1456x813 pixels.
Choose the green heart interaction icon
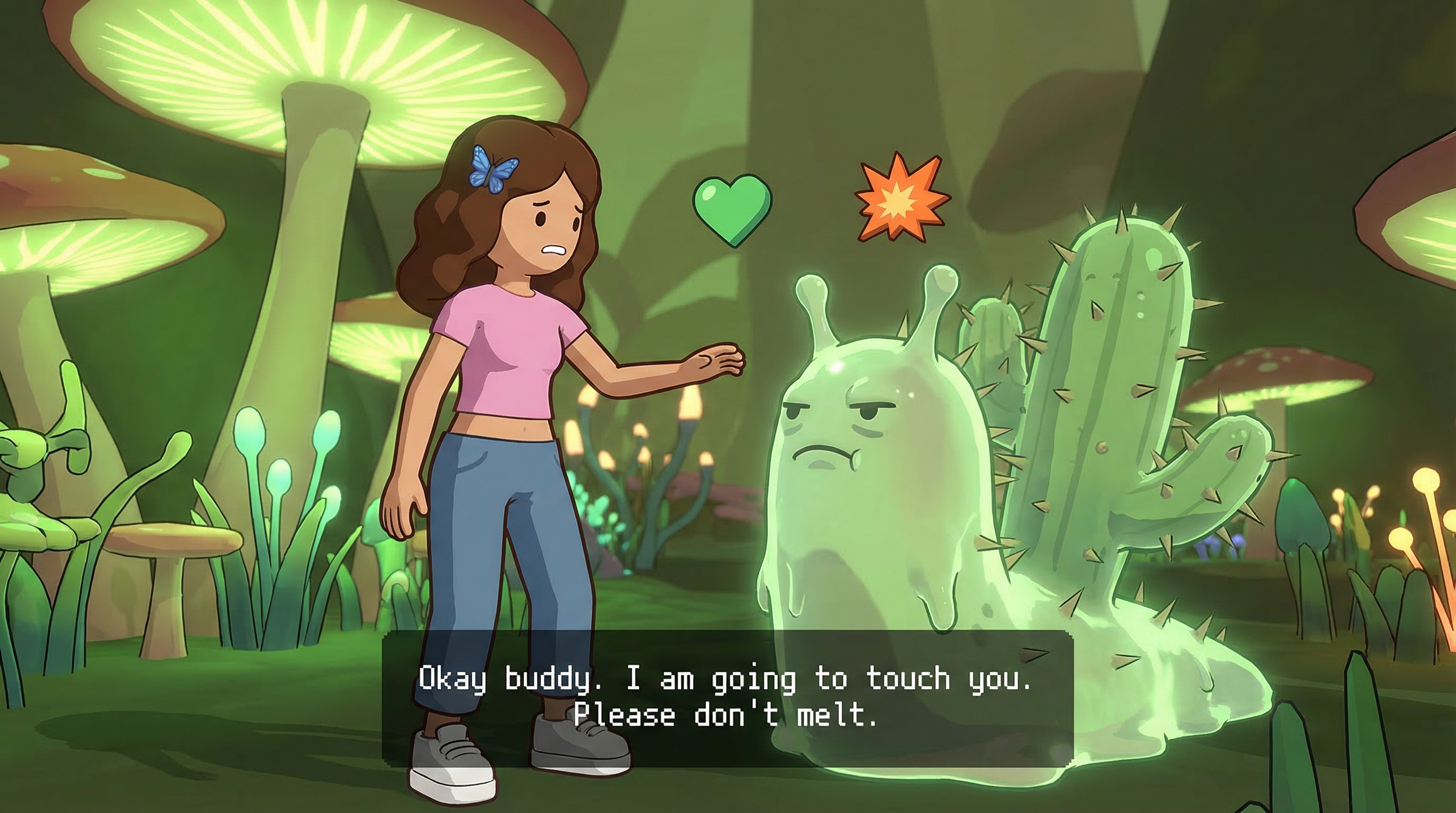pos(732,209)
